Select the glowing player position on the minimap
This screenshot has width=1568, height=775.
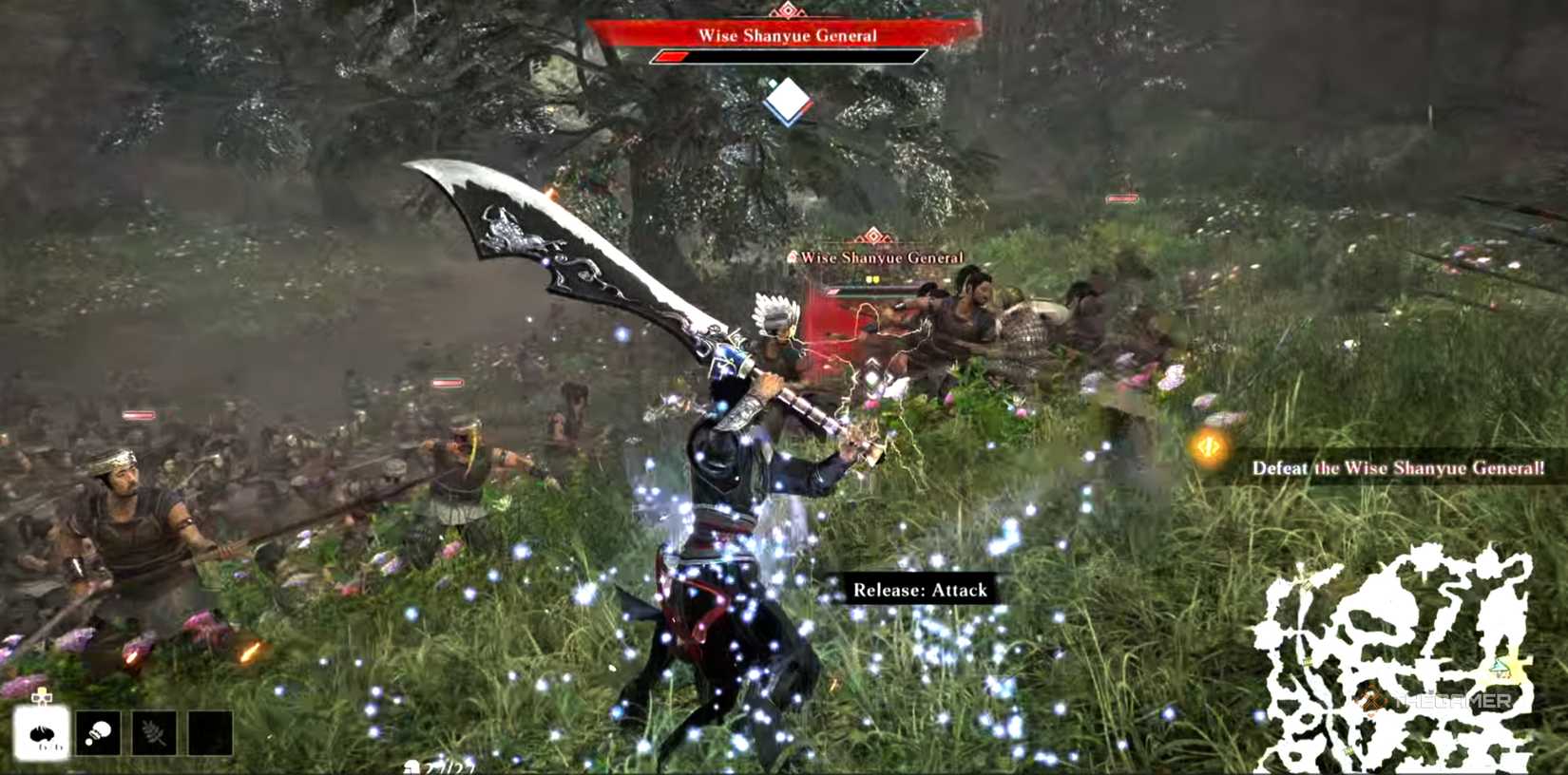click(x=1500, y=667)
